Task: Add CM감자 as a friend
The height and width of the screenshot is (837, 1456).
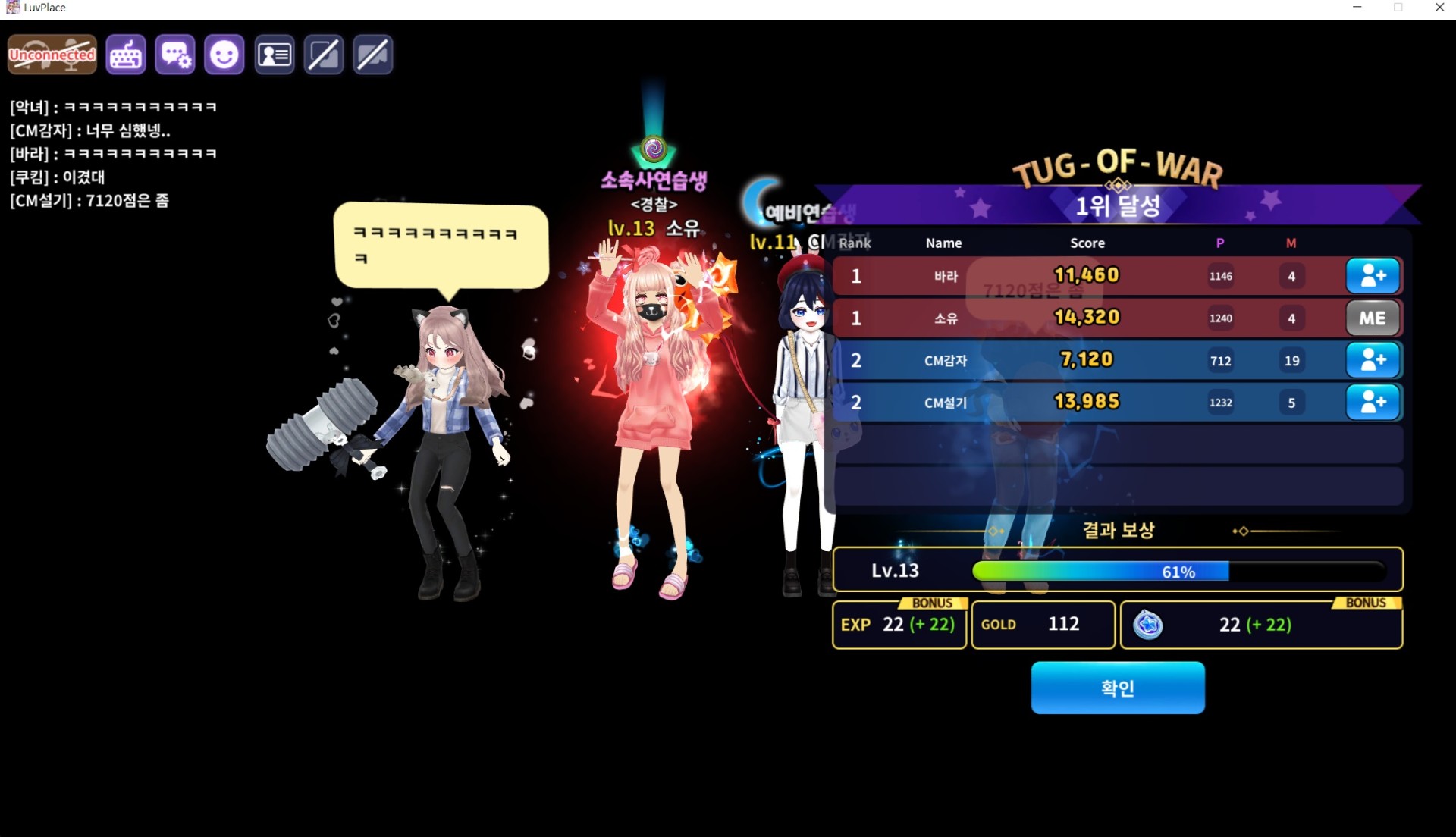Action: (x=1373, y=360)
